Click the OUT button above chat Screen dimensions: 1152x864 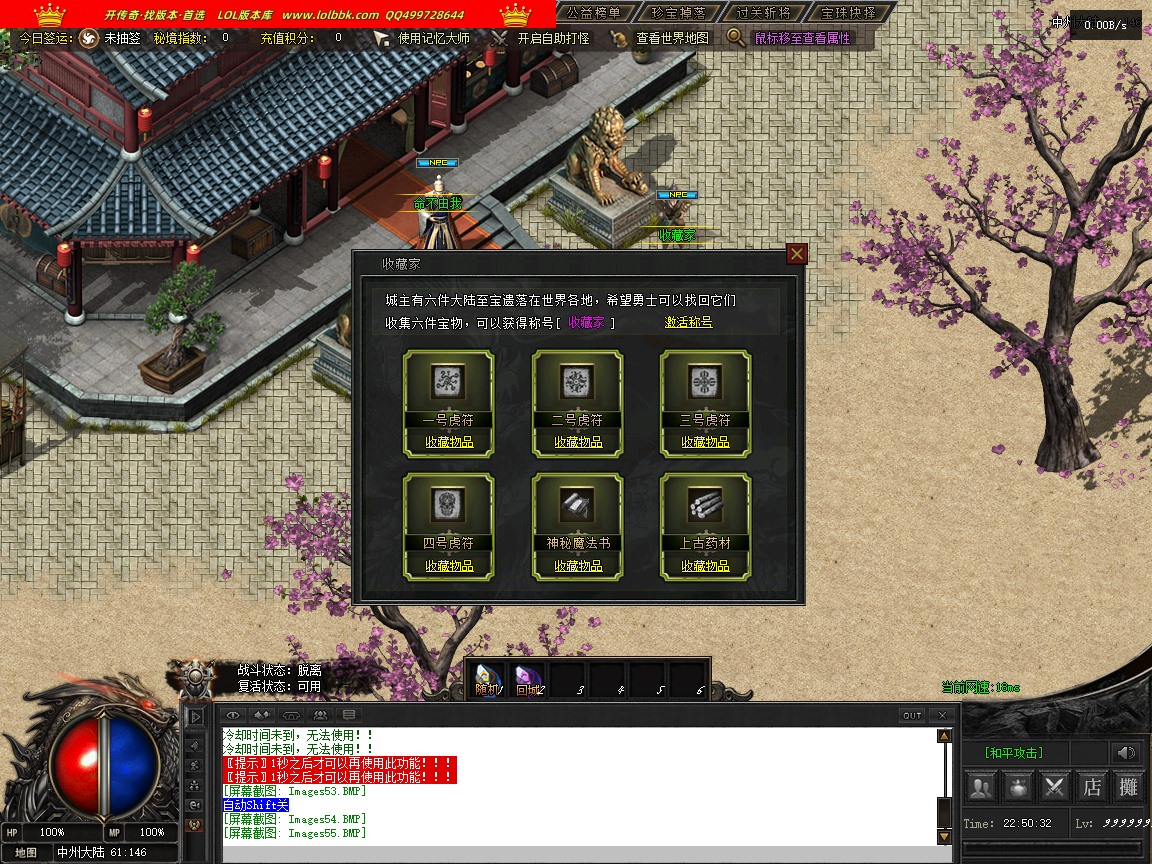911,715
